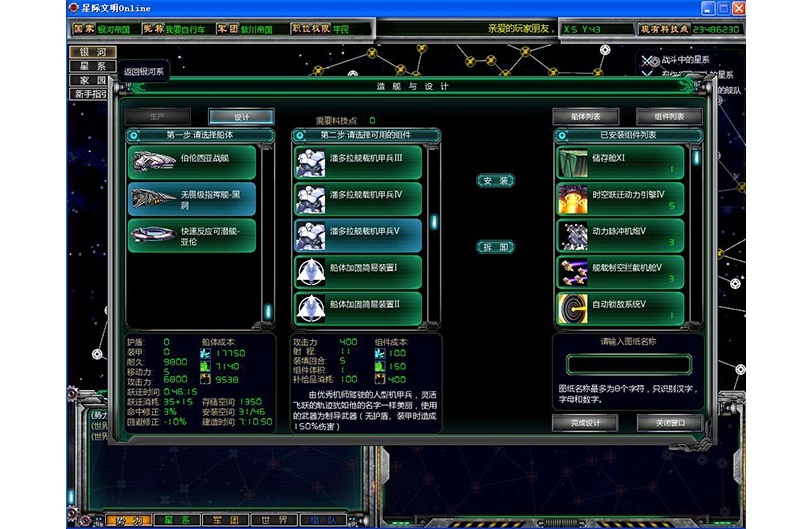Pick the 船体加固简易装置II component
Screen dimensions: 812x529
pyautogui.click(x=358, y=308)
